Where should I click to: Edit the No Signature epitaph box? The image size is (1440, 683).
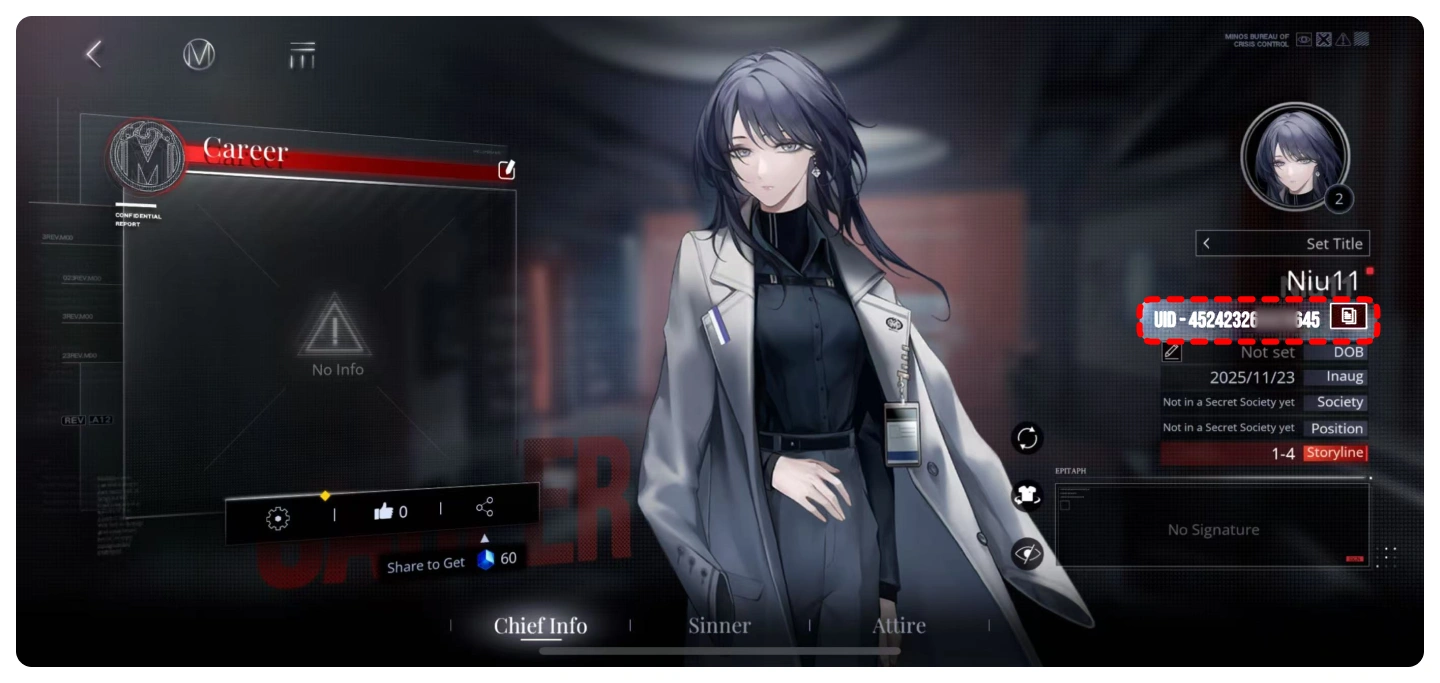point(1213,528)
